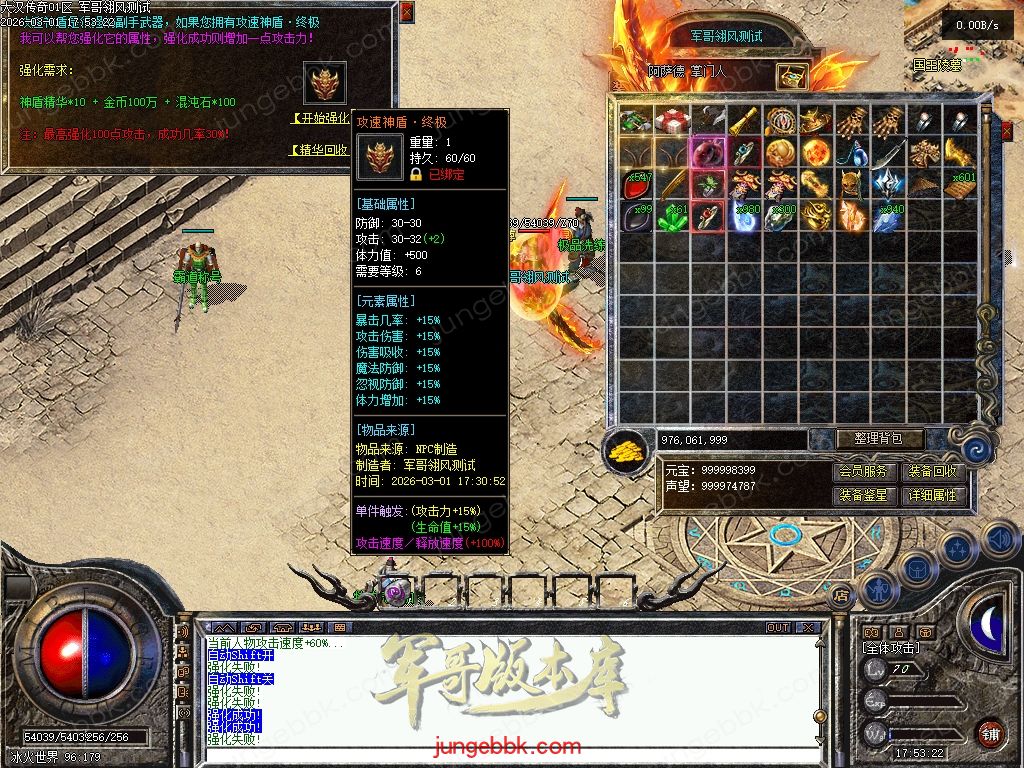Toggle the sound speaker button
Viewport: 1024px width, 768px height.
point(1000,540)
